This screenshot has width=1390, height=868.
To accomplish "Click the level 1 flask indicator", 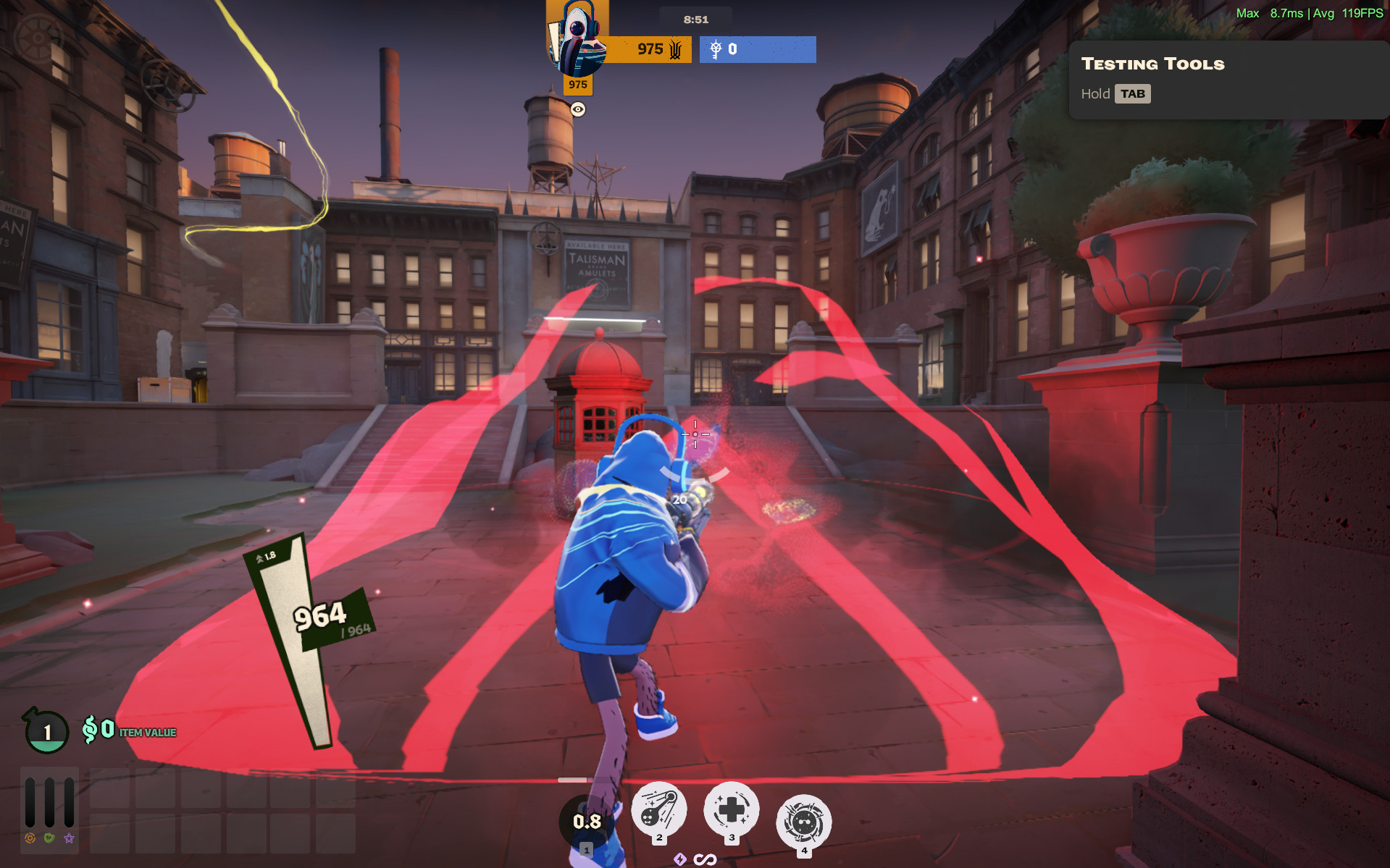I will 47,731.
